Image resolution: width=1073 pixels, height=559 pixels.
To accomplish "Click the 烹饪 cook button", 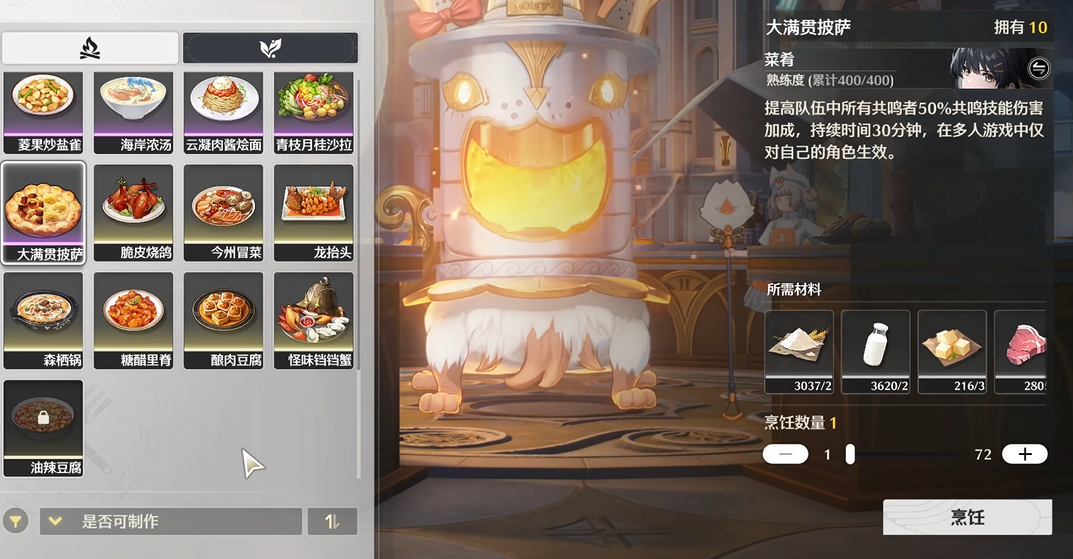I will [x=967, y=517].
